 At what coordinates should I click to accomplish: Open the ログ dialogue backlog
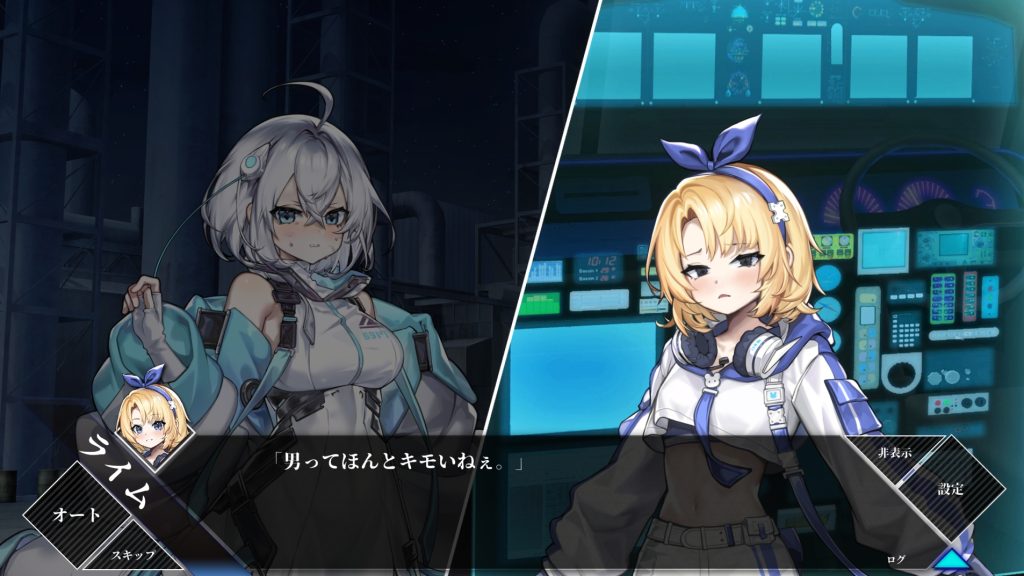coord(894,558)
